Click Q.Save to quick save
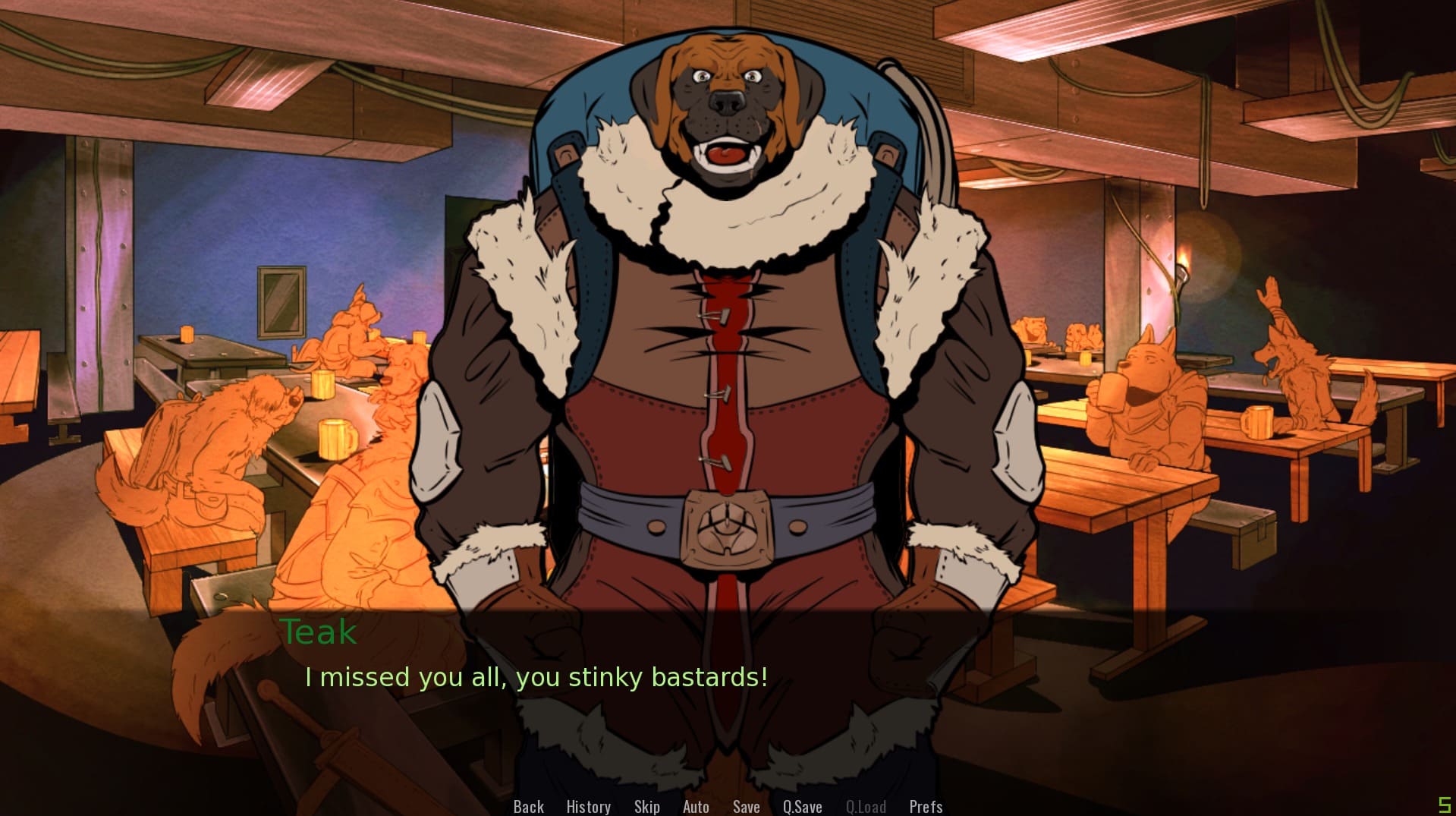Image resolution: width=1456 pixels, height=816 pixels. pos(802,806)
